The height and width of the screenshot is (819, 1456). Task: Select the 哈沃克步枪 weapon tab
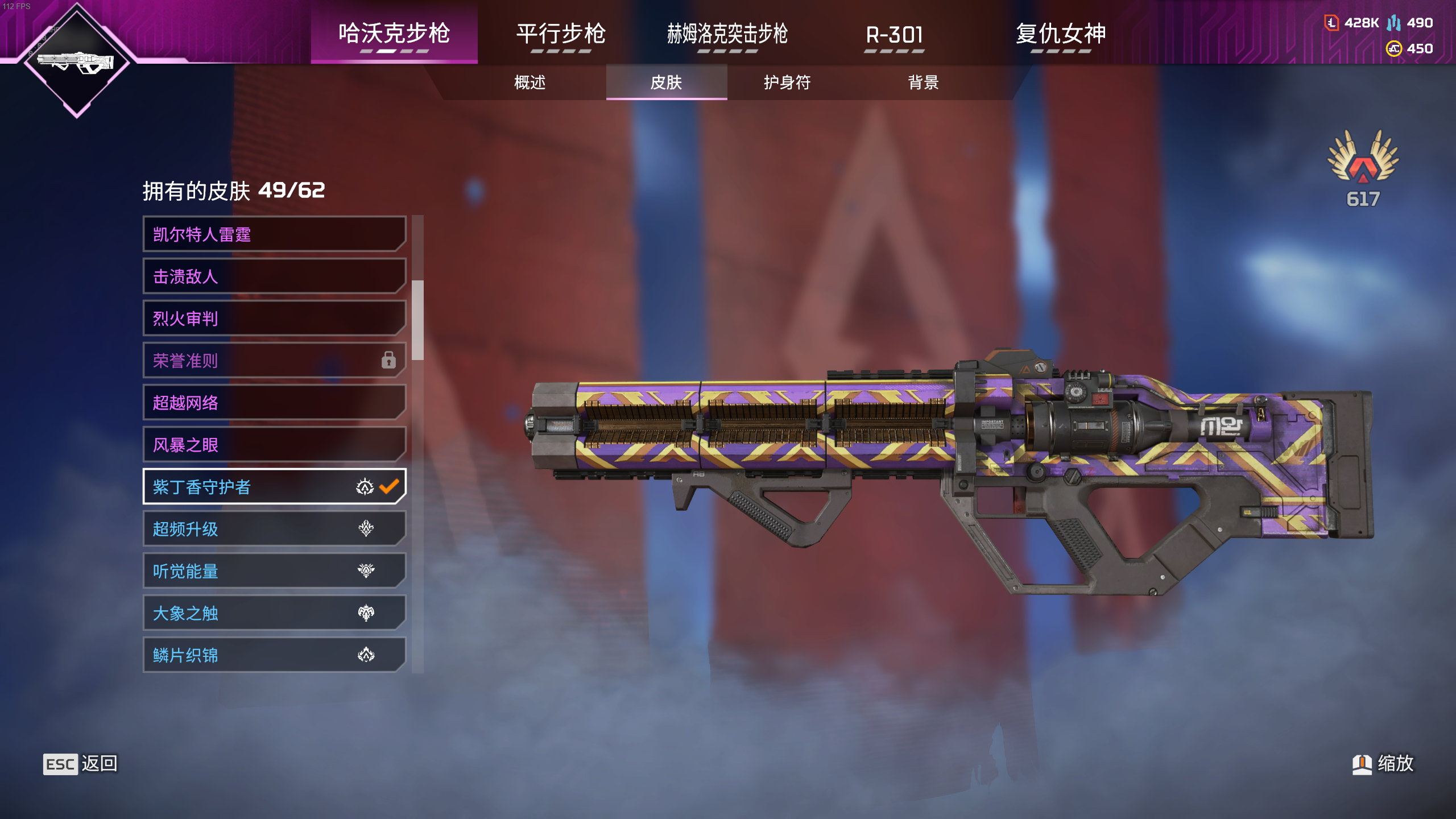[394, 34]
